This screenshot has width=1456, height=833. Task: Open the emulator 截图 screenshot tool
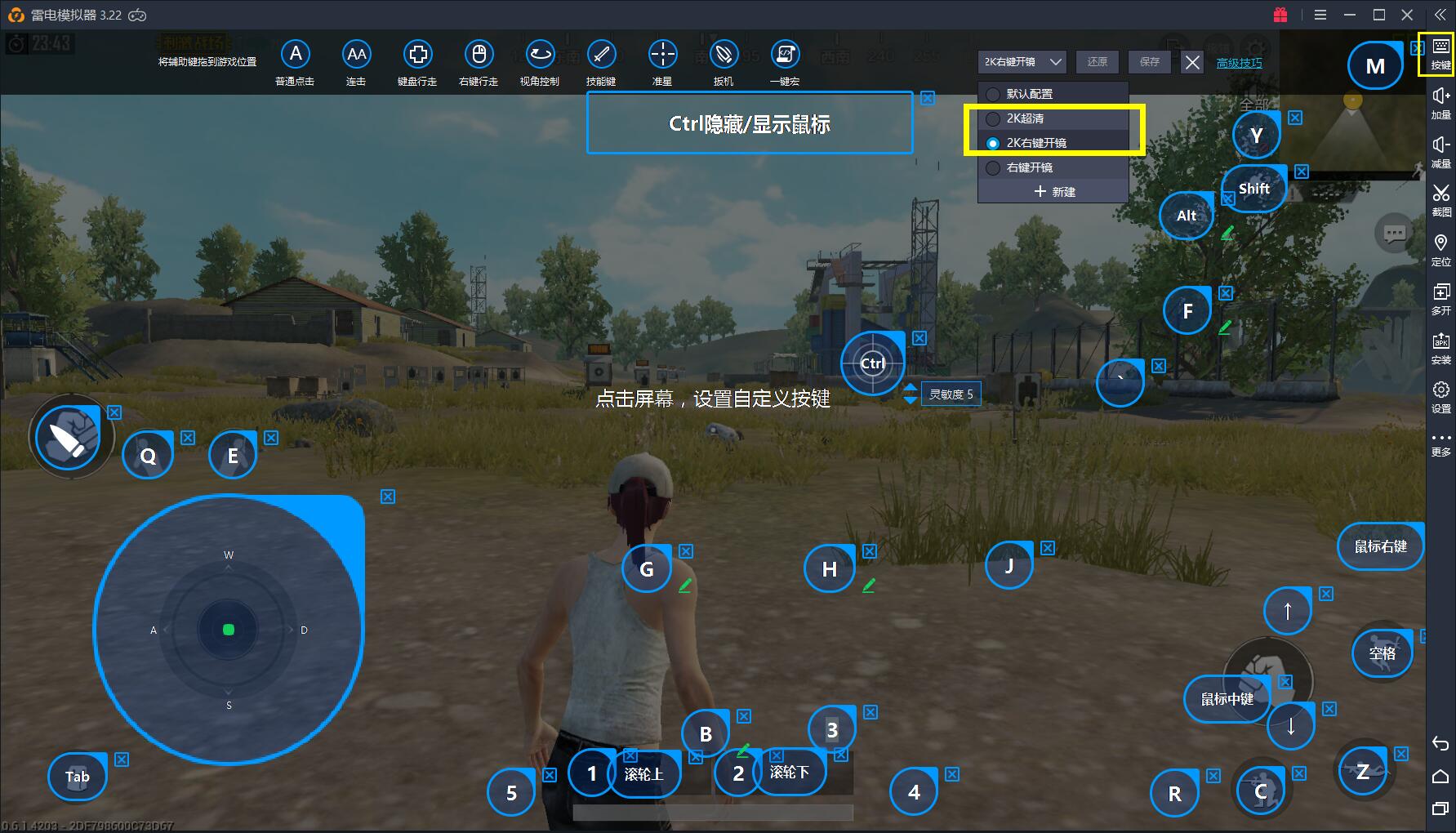(1440, 199)
